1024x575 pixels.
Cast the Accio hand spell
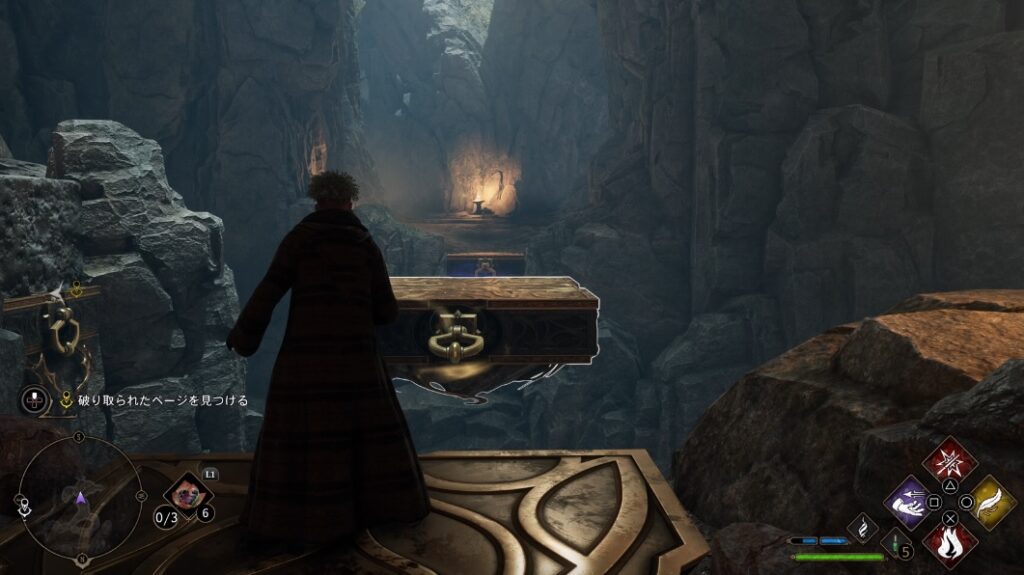coord(911,502)
